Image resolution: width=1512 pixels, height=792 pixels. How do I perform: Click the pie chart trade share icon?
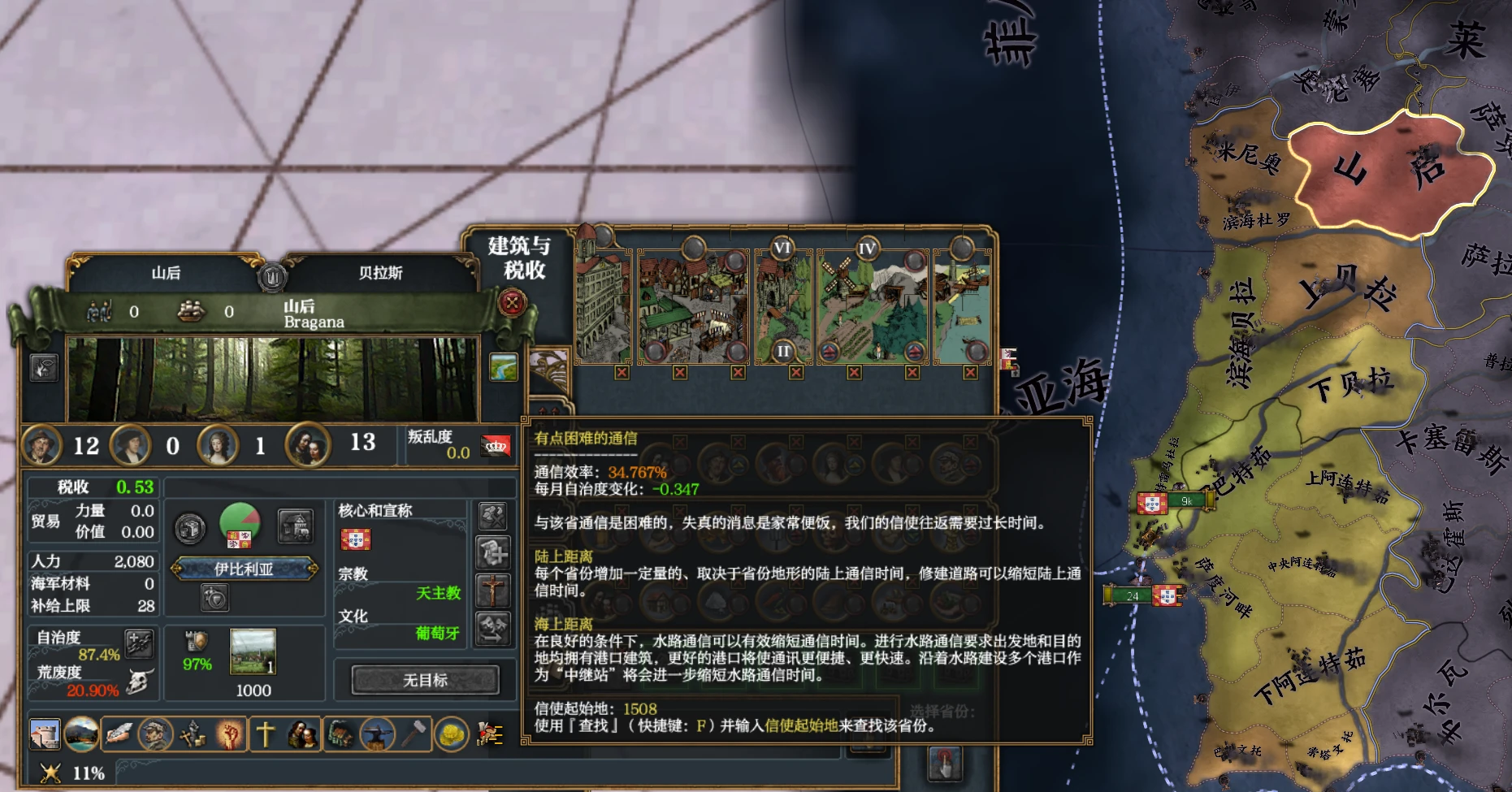[x=240, y=523]
